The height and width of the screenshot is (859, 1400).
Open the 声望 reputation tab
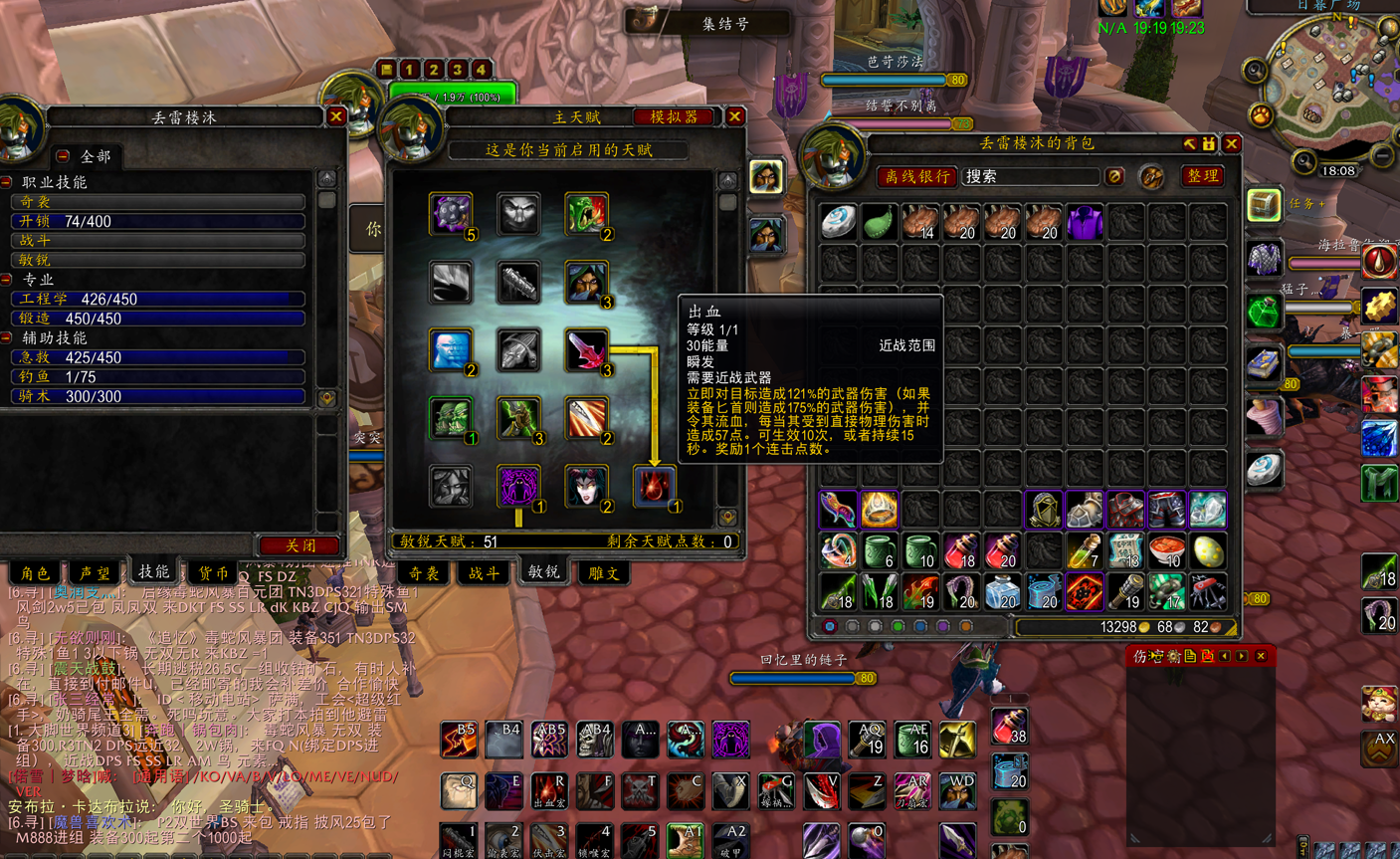[94, 573]
